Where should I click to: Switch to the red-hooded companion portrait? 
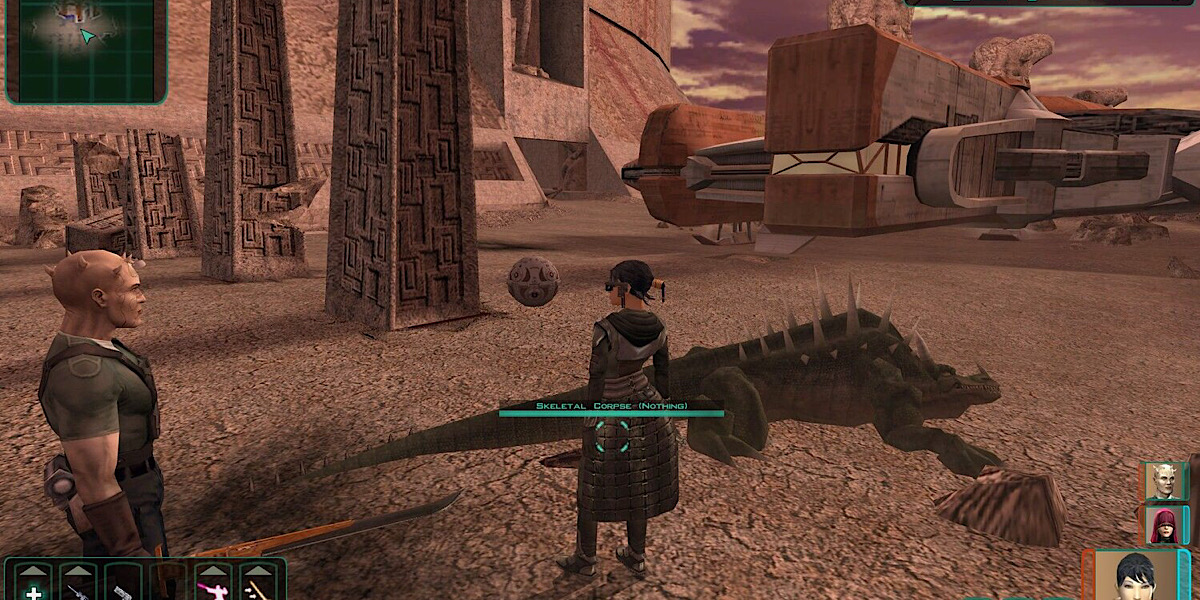pos(1161,524)
